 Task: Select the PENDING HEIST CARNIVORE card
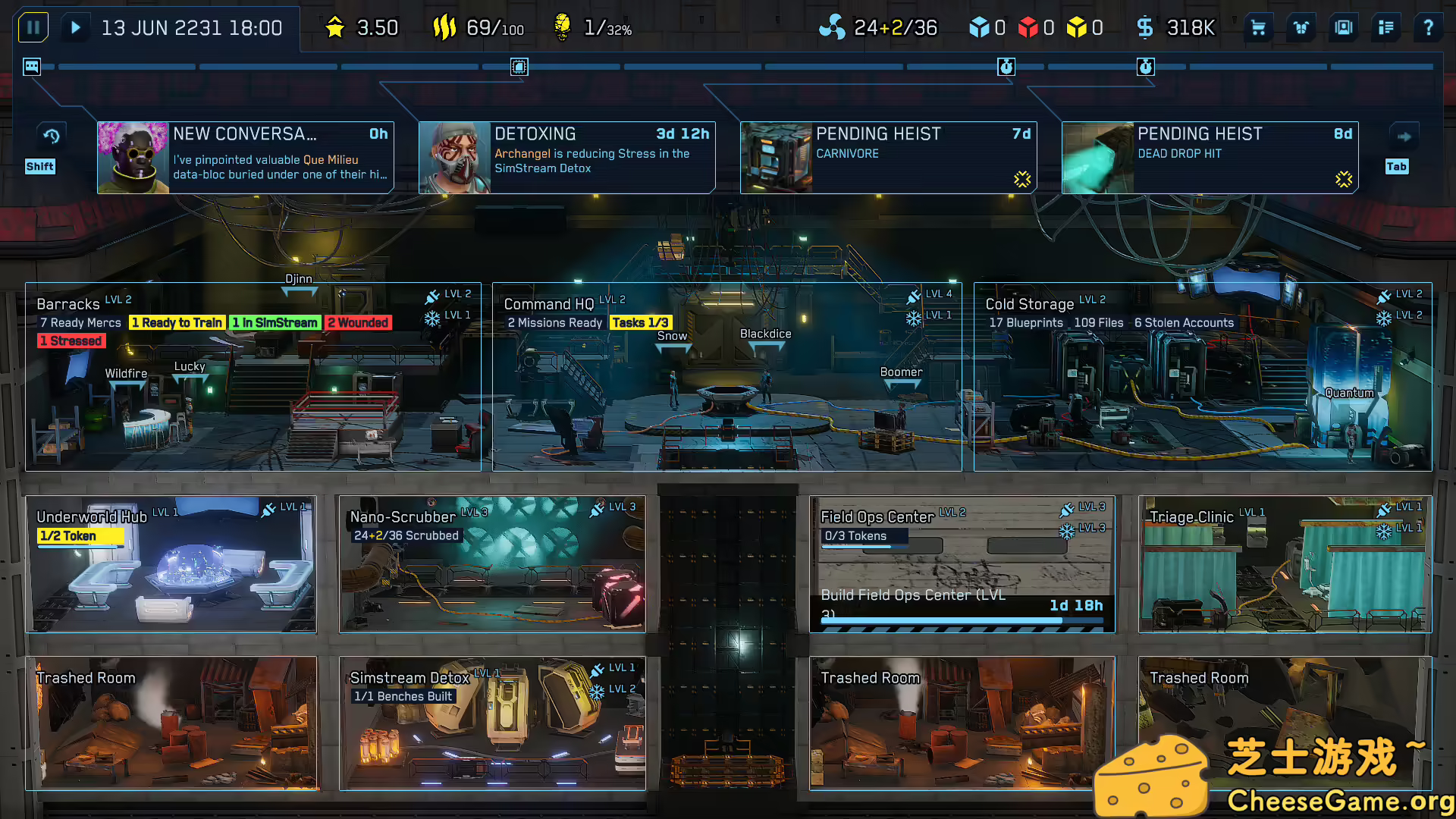click(x=887, y=157)
